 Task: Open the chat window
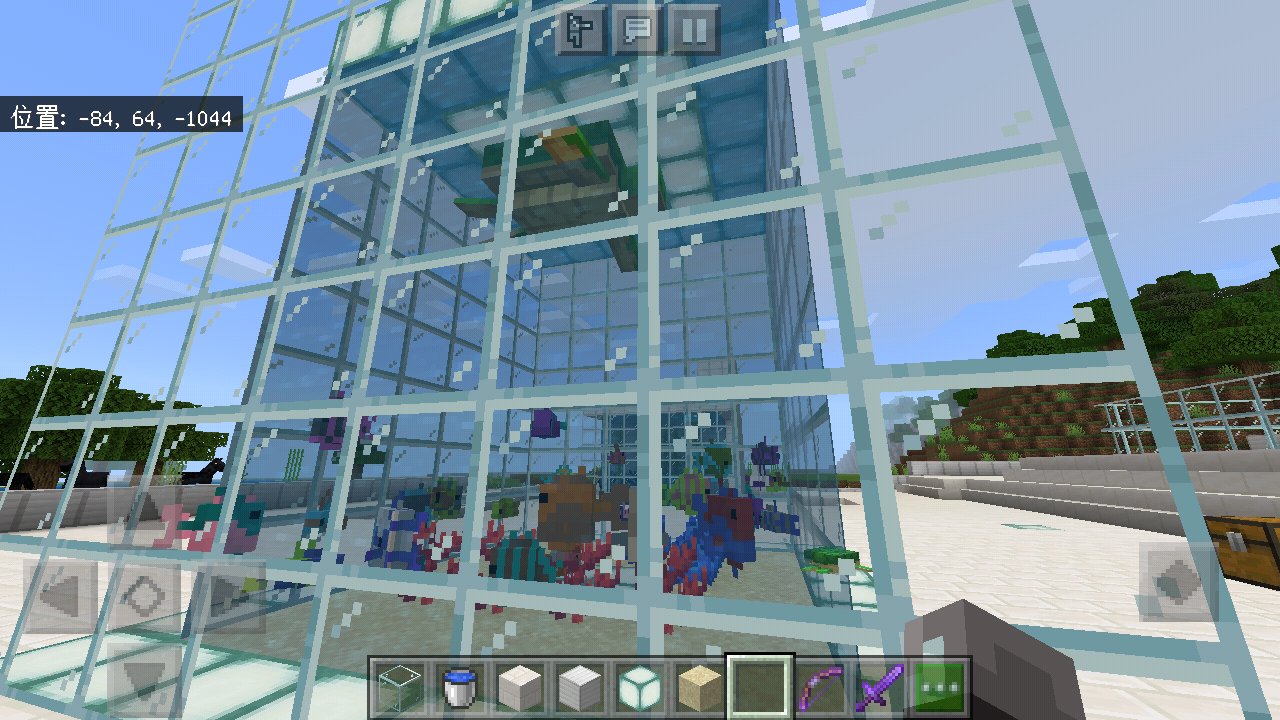tap(636, 27)
